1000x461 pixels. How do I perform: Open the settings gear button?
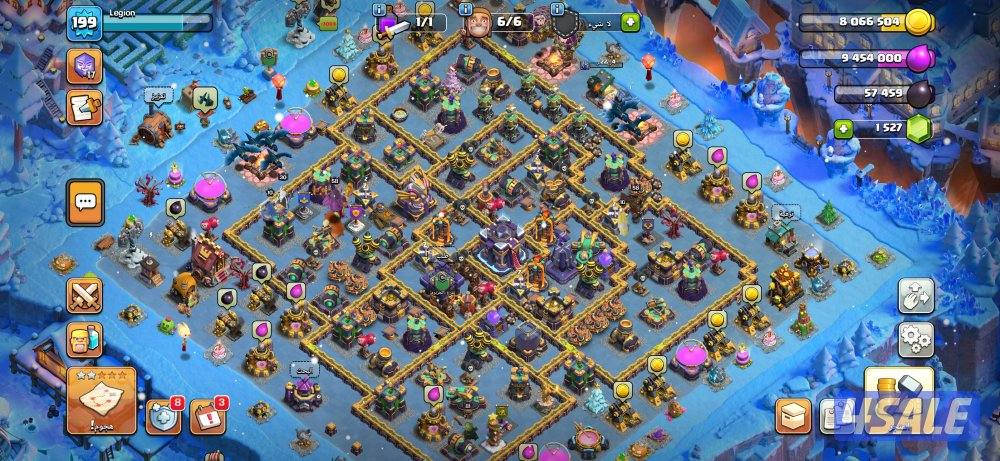click(915, 340)
